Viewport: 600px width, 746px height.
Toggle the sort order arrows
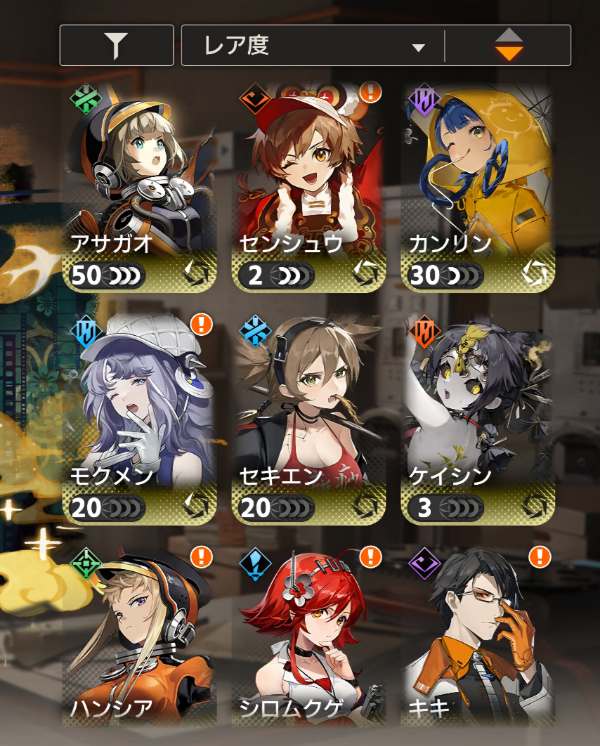point(508,46)
